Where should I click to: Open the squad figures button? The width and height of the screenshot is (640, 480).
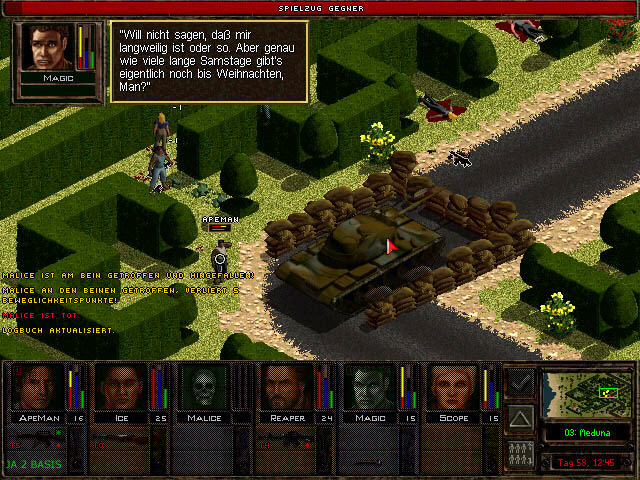pyautogui.click(x=521, y=452)
